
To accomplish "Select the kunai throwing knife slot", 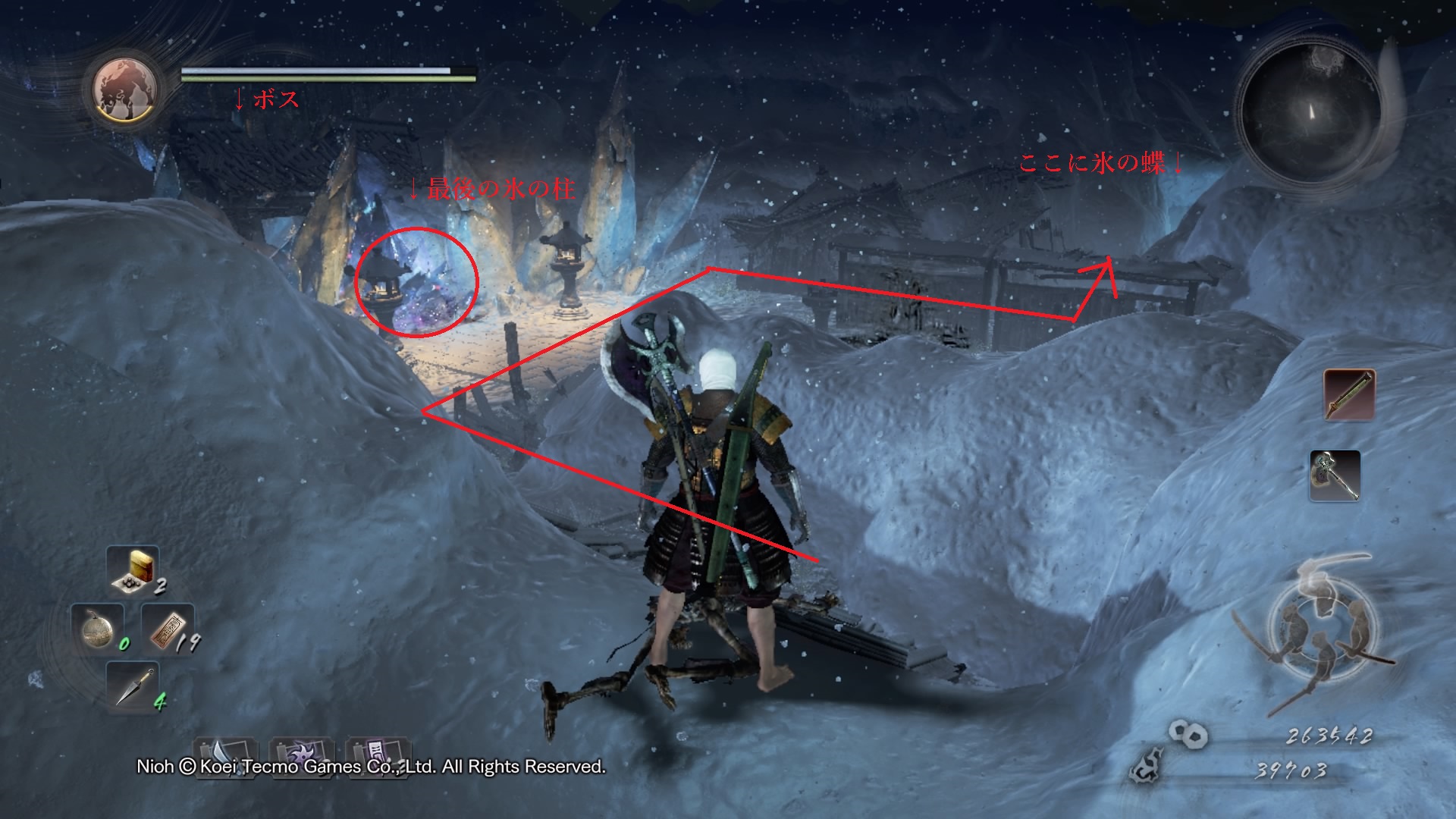I will tap(133, 687).
